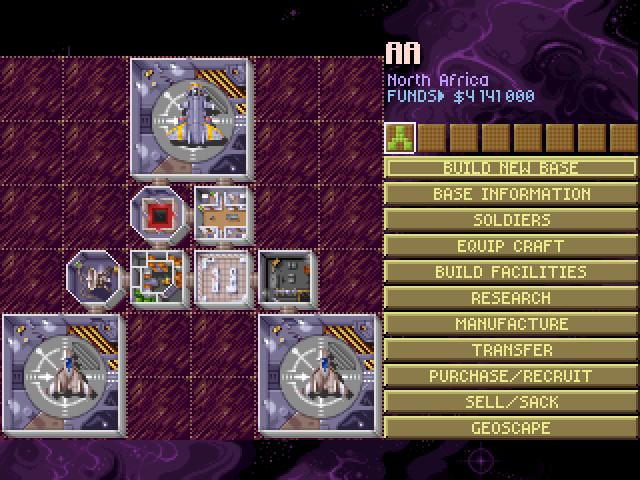Select Equip Craft
640x480 pixels.
click(510, 245)
